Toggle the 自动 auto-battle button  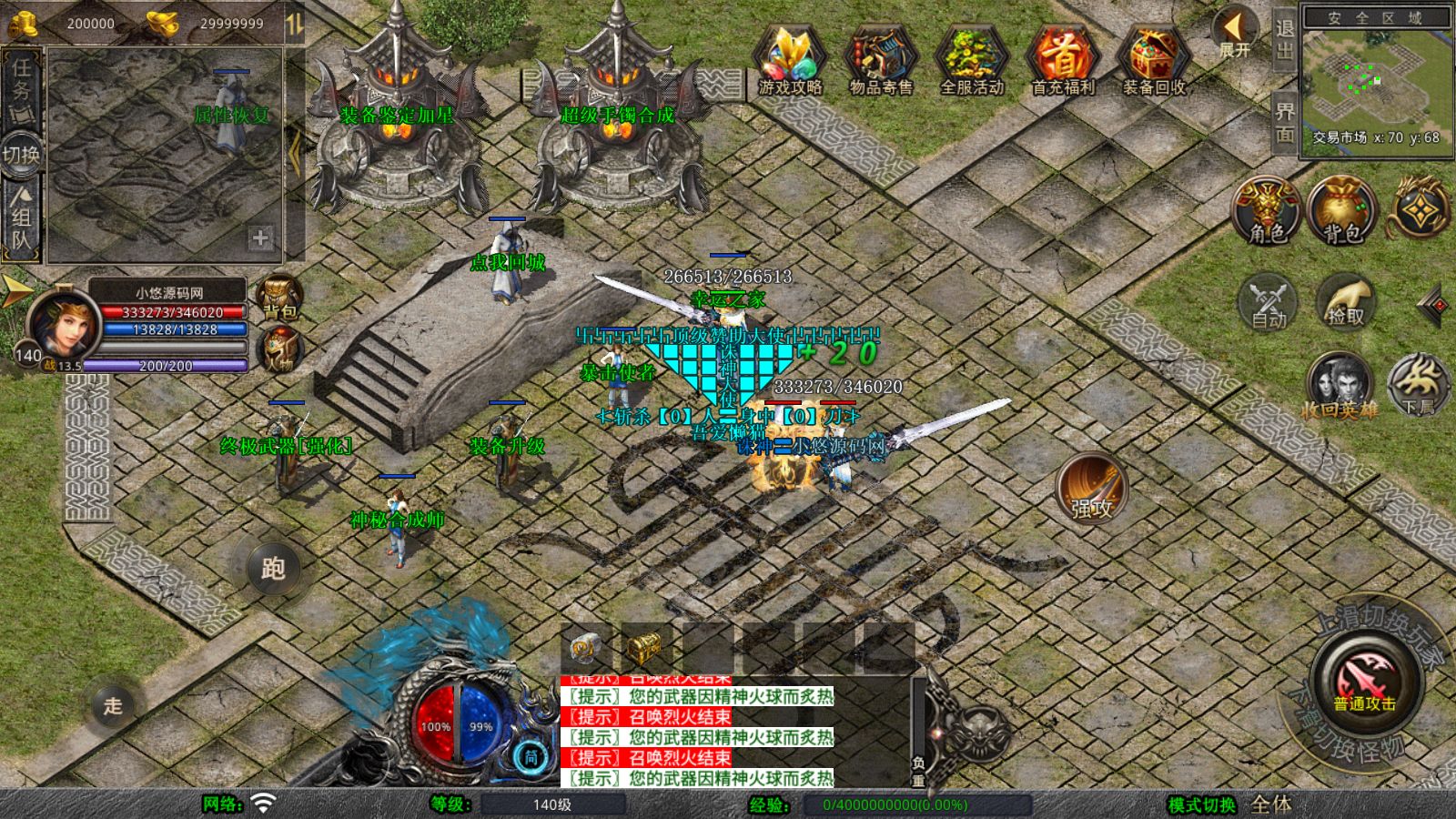pos(1268,300)
